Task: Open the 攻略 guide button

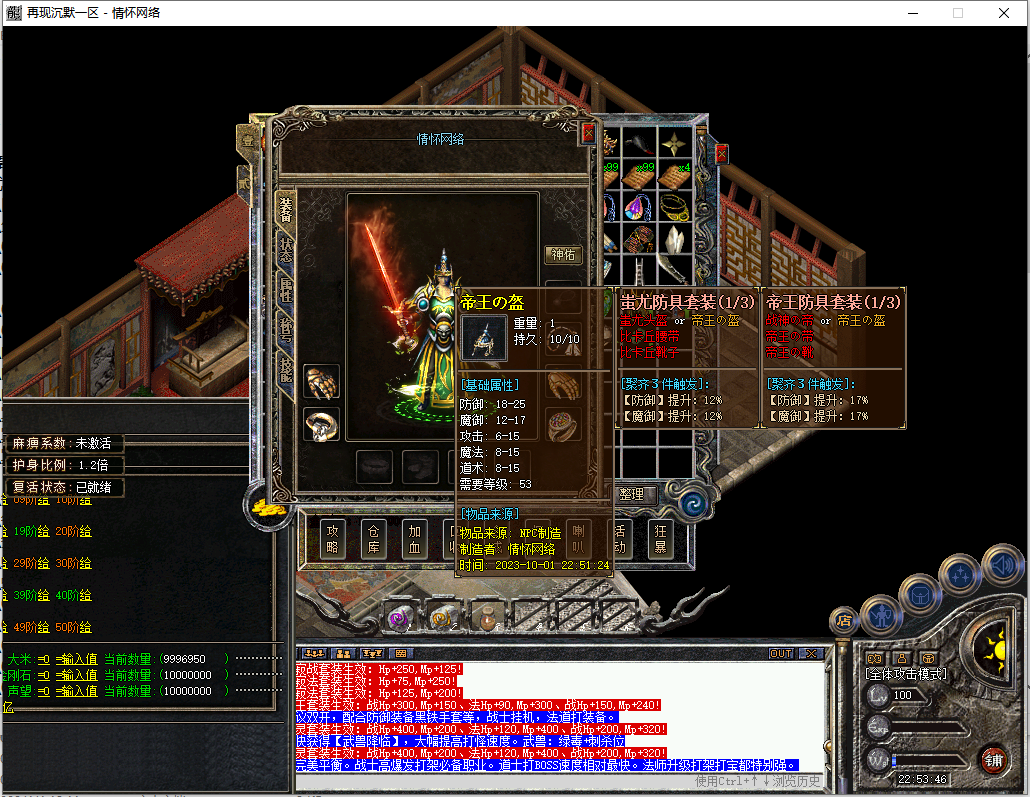Action: coord(334,539)
